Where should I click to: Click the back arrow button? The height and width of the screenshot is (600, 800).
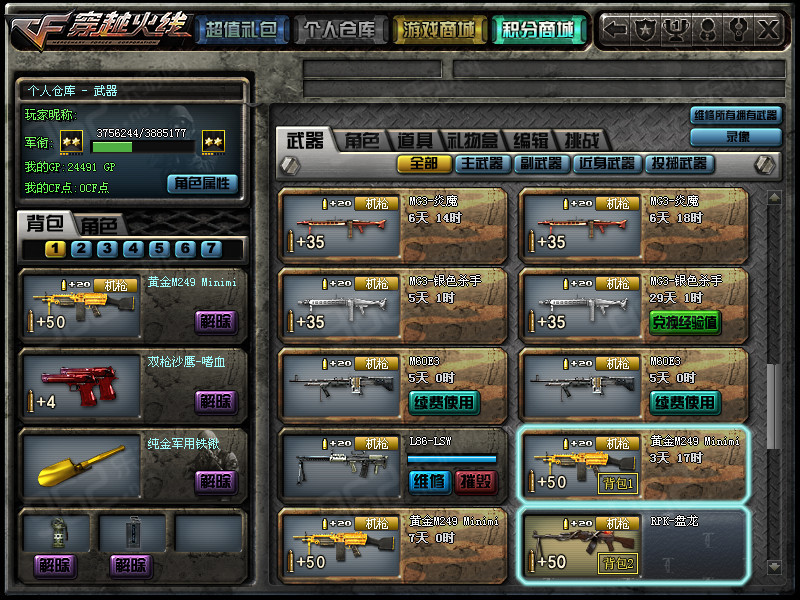pyautogui.click(x=617, y=29)
